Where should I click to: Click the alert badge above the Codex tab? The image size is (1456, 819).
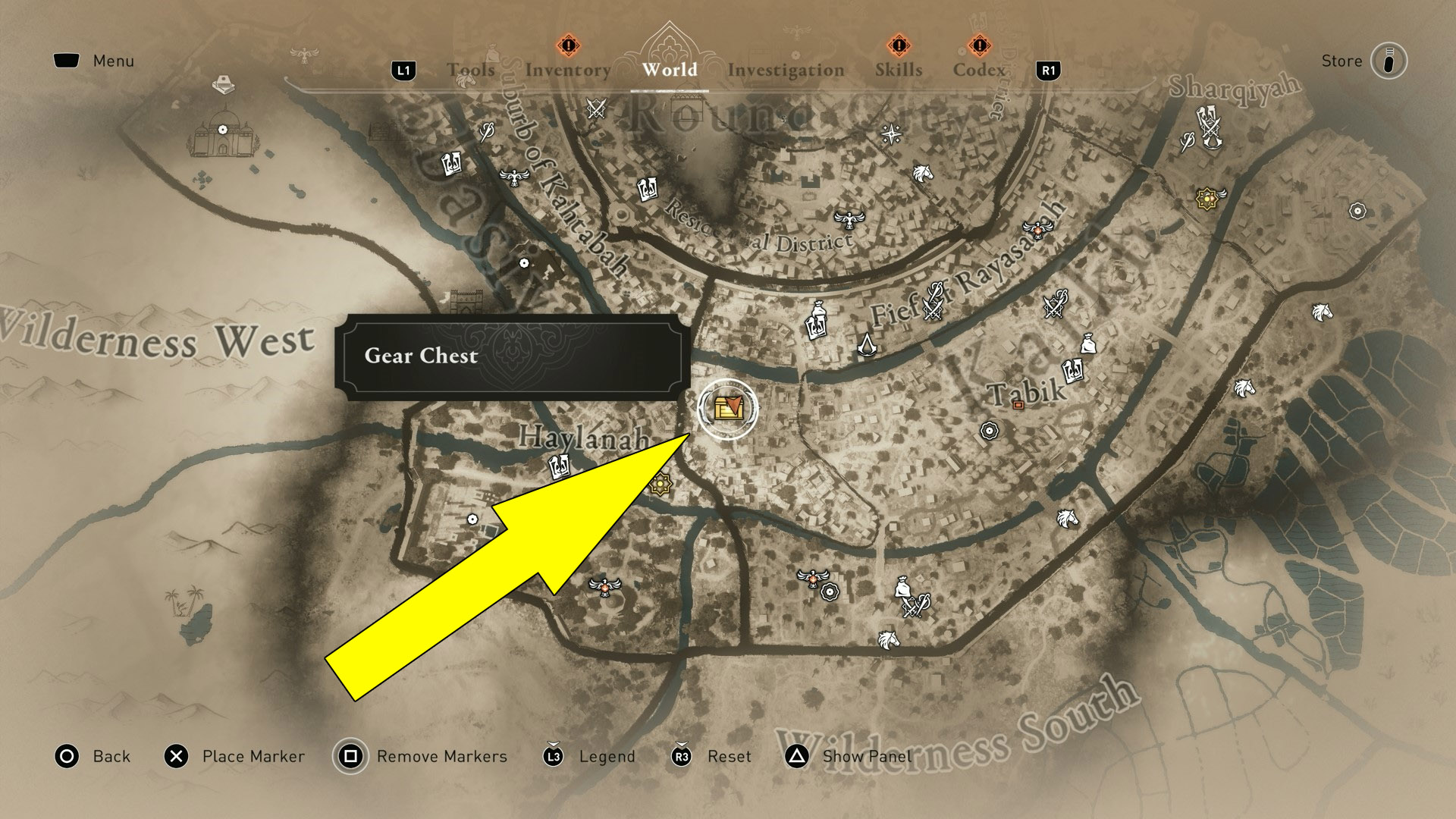click(x=979, y=44)
